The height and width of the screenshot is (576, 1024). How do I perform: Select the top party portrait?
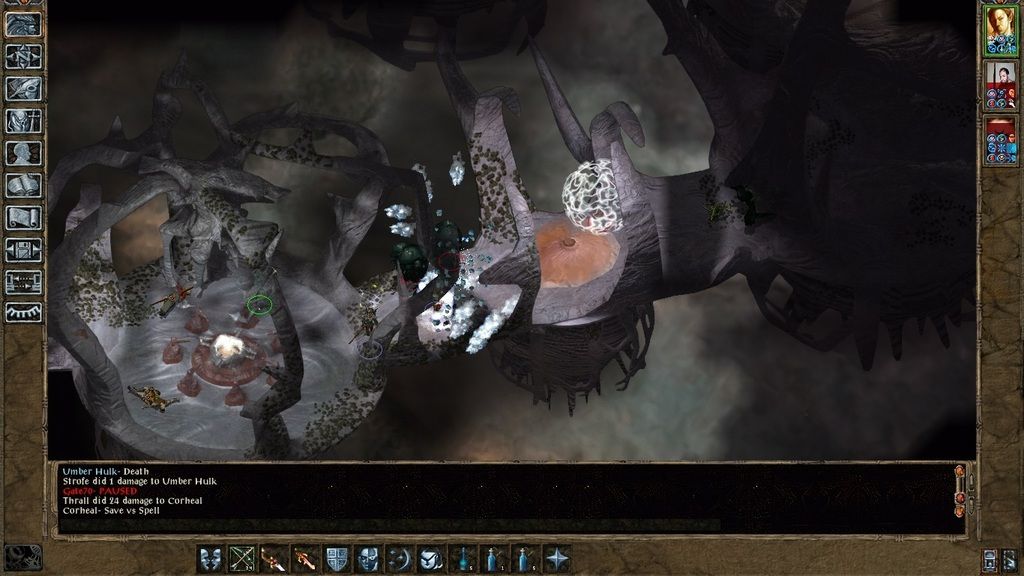pos(1000,30)
